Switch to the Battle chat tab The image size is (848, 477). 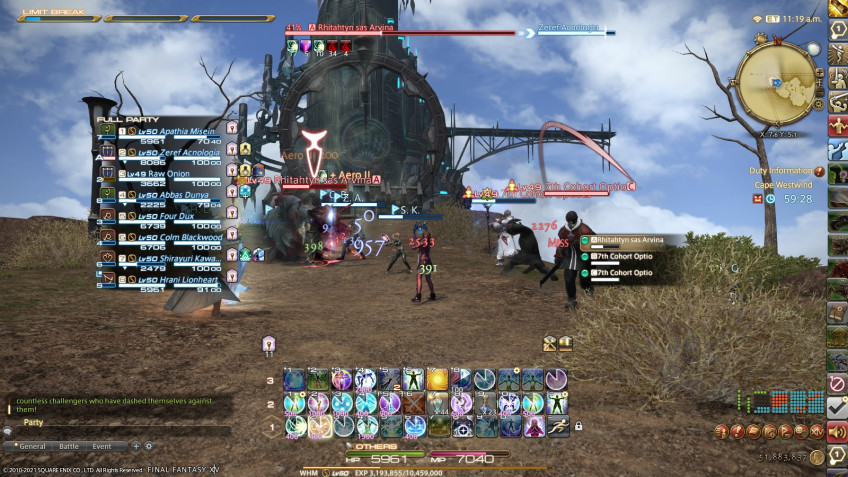click(69, 446)
